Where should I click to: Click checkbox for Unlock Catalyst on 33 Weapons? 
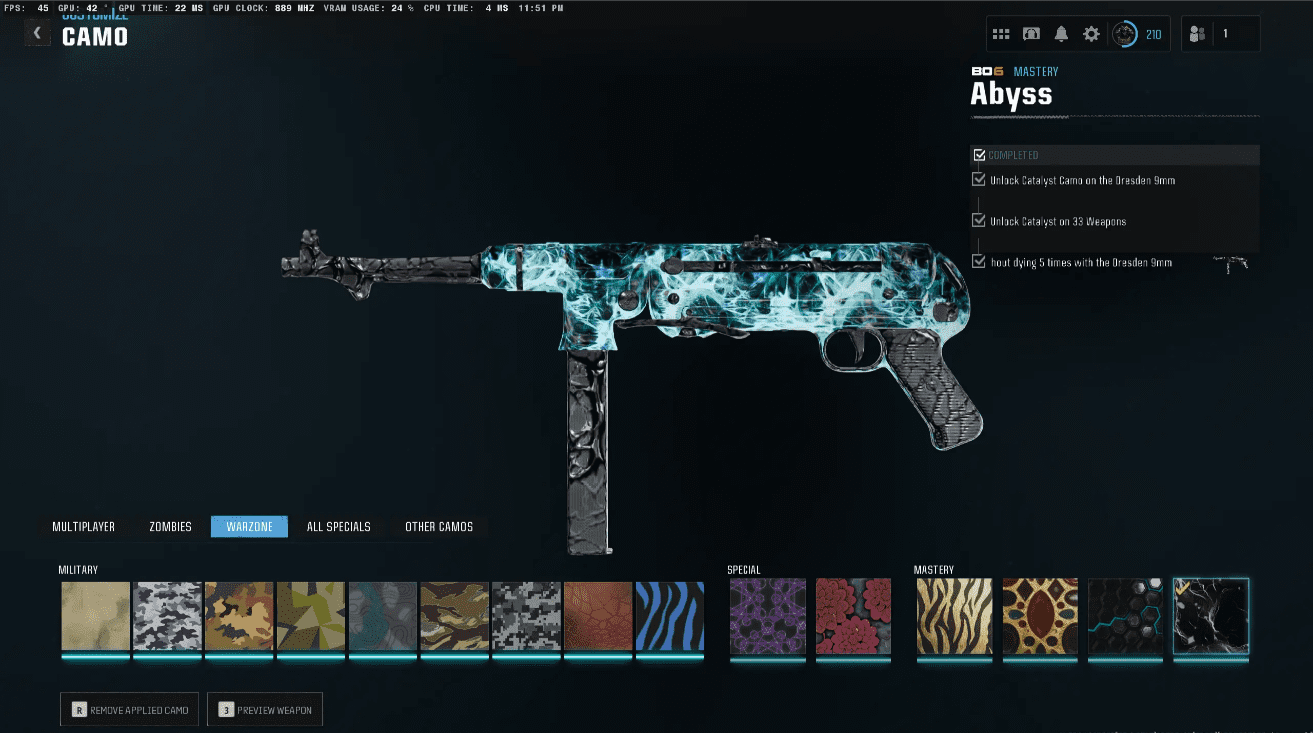coord(978,221)
